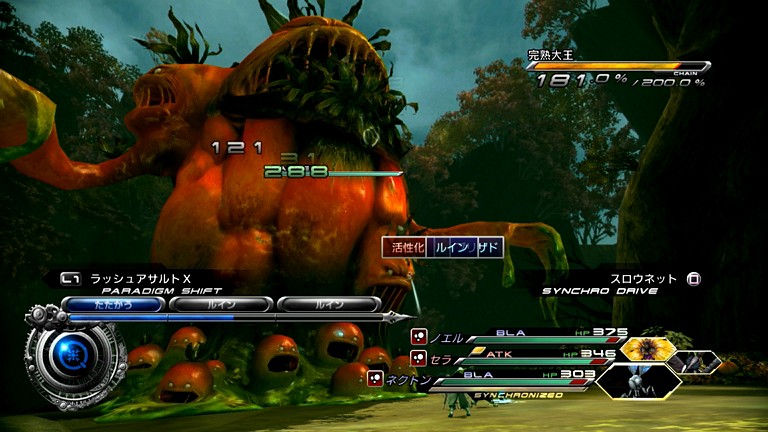
Task: Activate Synchro Drive スロウネット
Action: [643, 279]
